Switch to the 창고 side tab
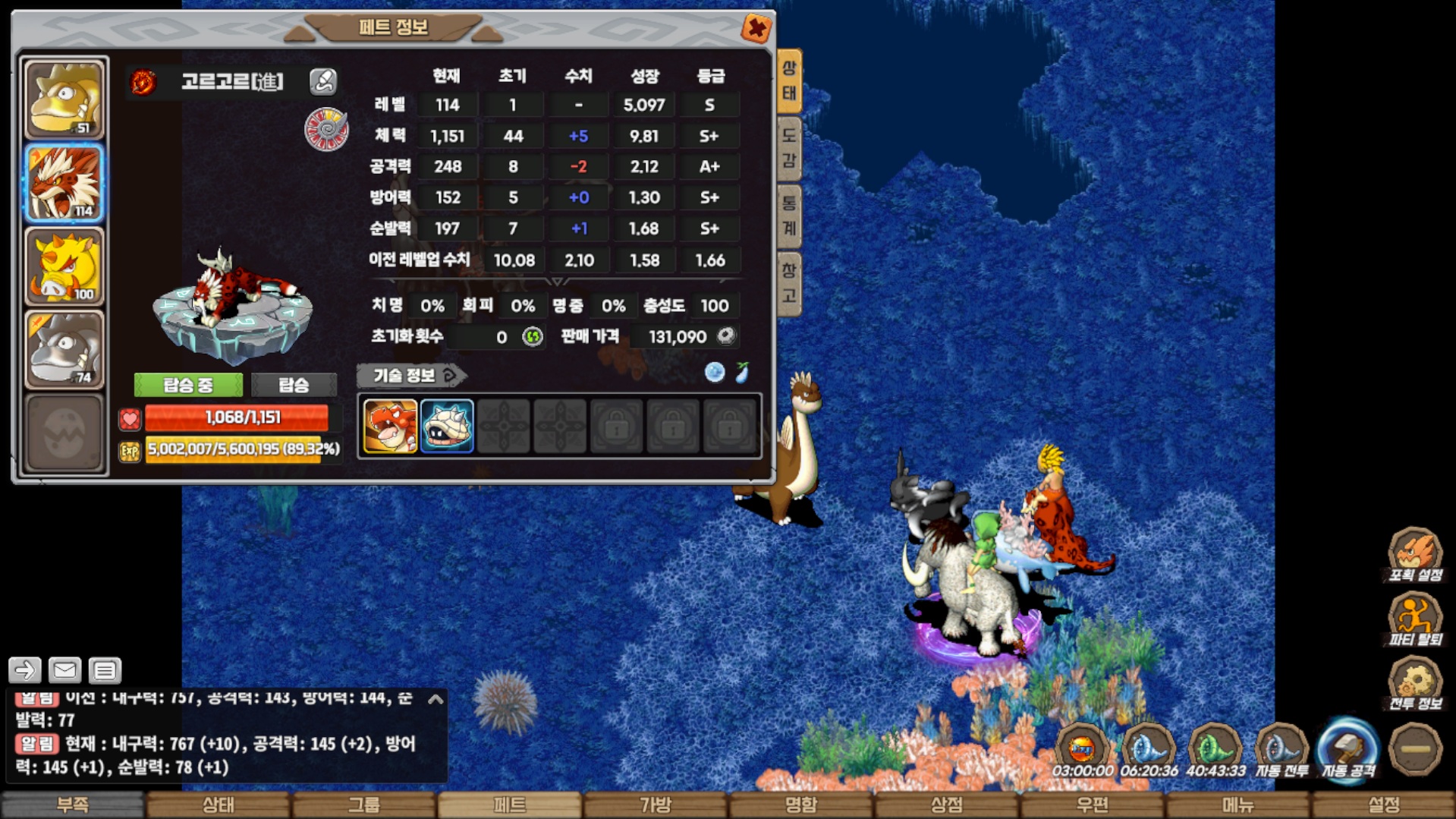Viewport: 1456px width, 819px height. click(x=789, y=282)
